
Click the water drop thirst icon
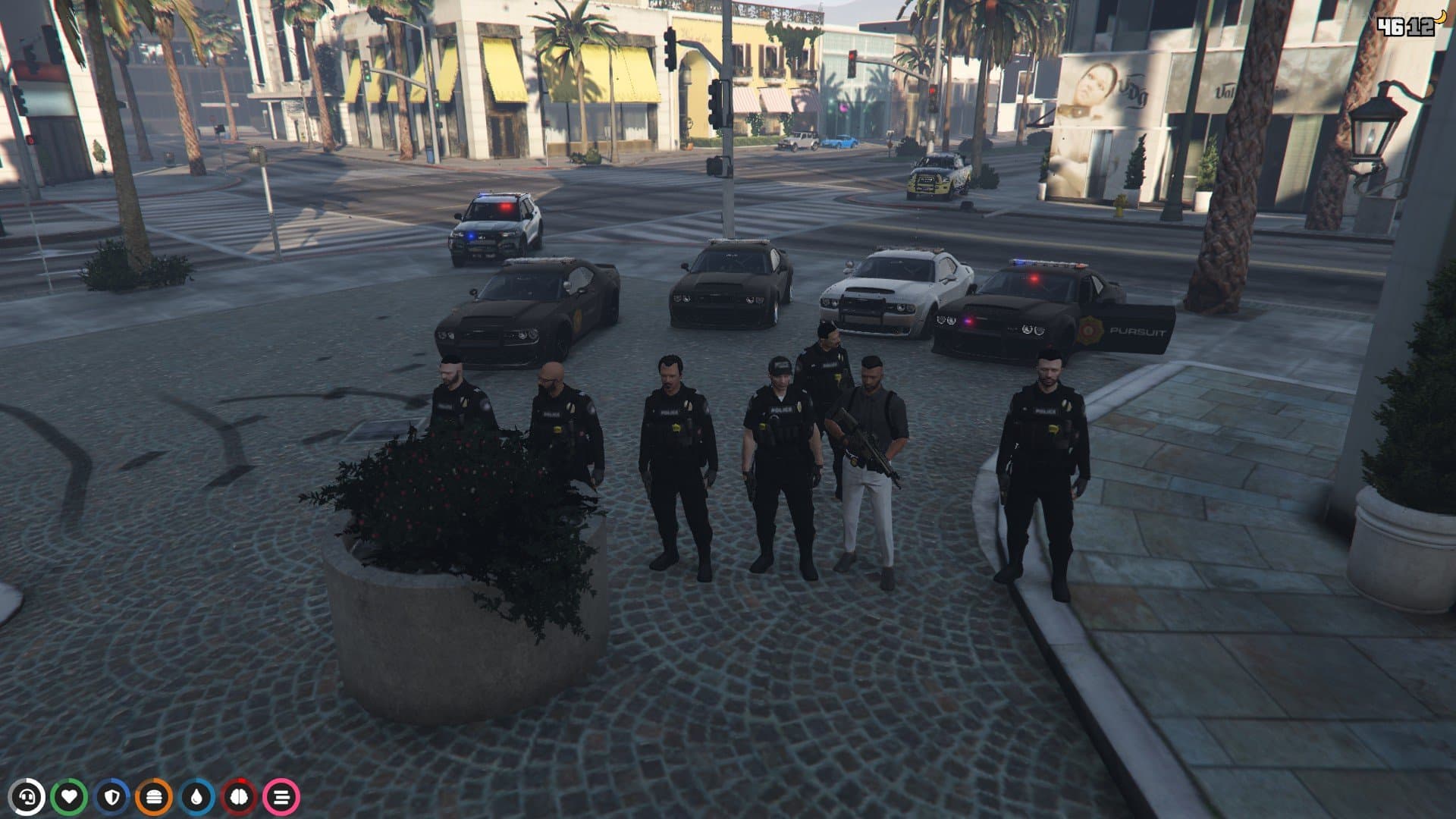[x=196, y=797]
